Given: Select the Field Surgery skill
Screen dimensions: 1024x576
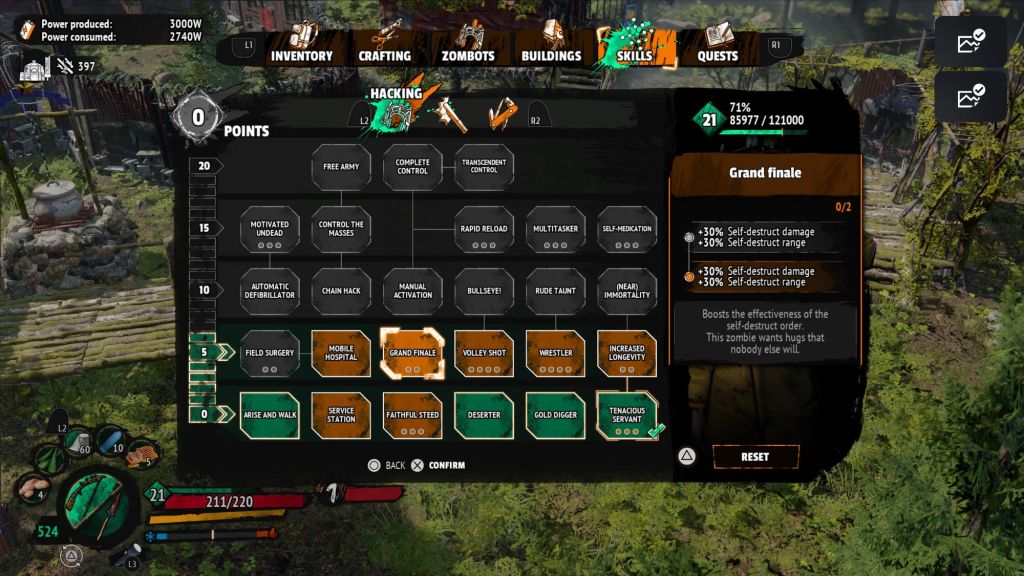Looking at the screenshot, I should coord(270,353).
